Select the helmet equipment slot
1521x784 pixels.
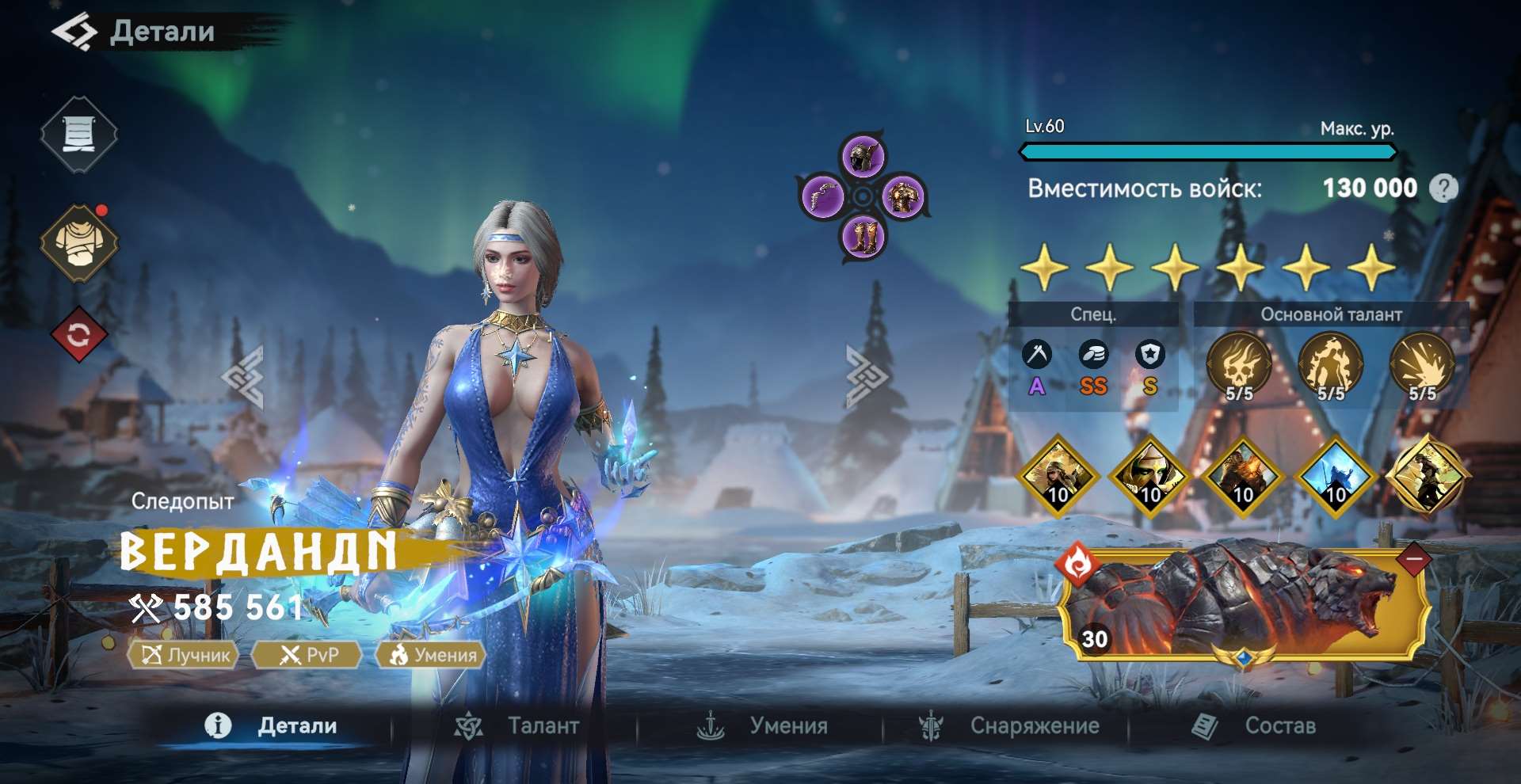(863, 155)
